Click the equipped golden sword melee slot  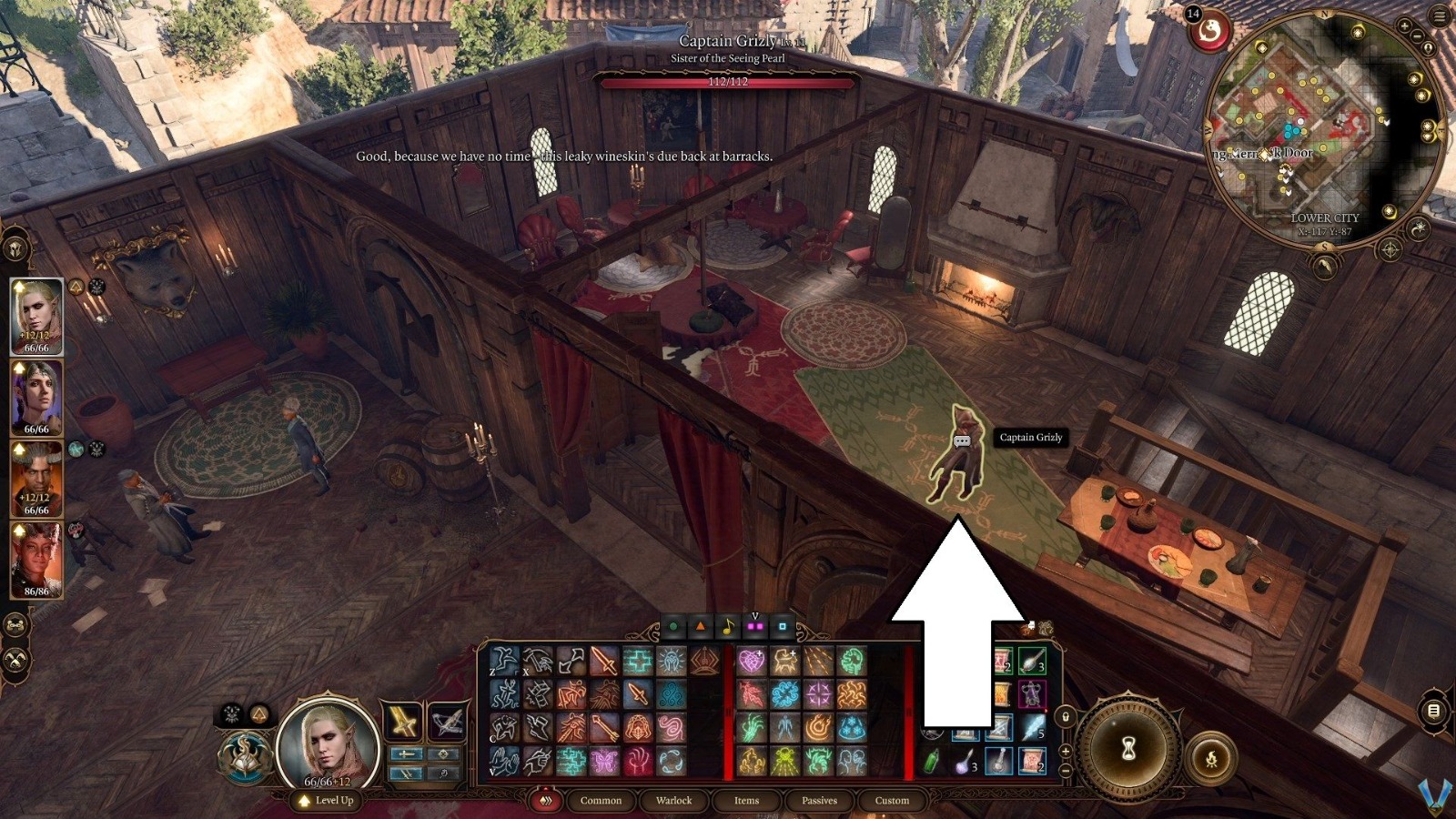click(x=403, y=721)
